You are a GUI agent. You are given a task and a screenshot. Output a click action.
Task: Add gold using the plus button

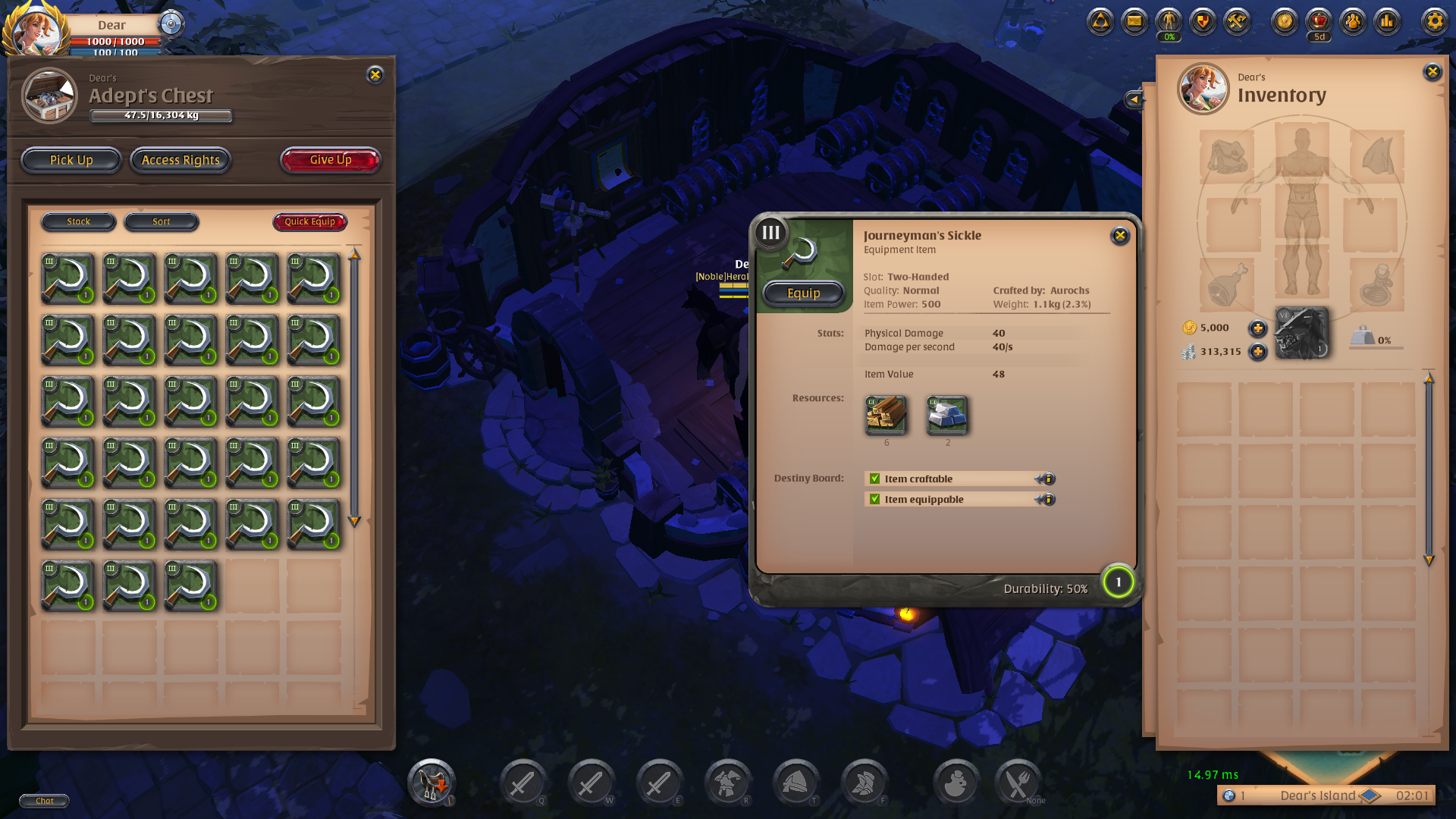tap(1257, 328)
